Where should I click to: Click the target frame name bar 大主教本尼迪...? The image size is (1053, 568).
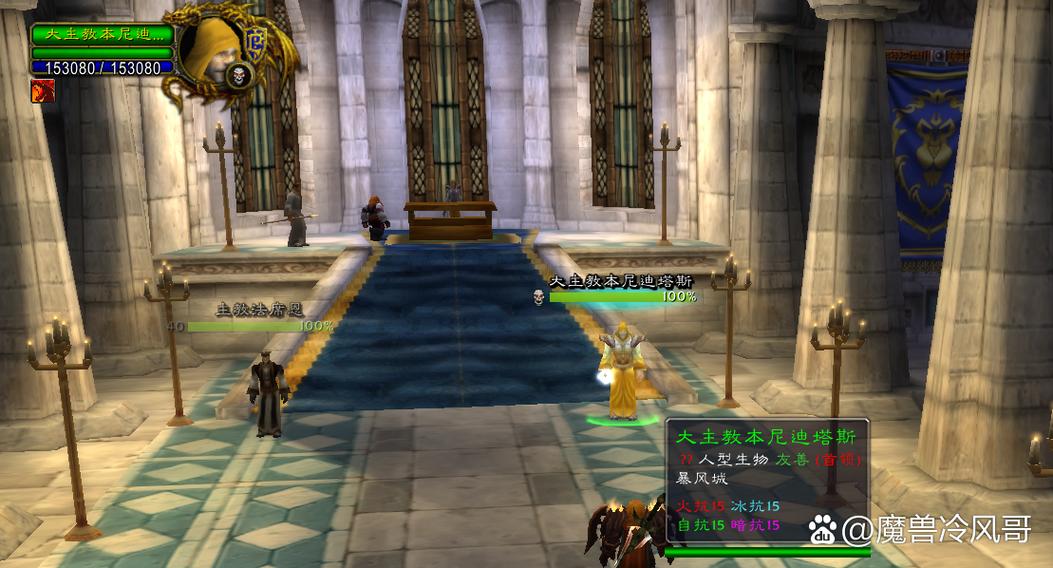(103, 34)
